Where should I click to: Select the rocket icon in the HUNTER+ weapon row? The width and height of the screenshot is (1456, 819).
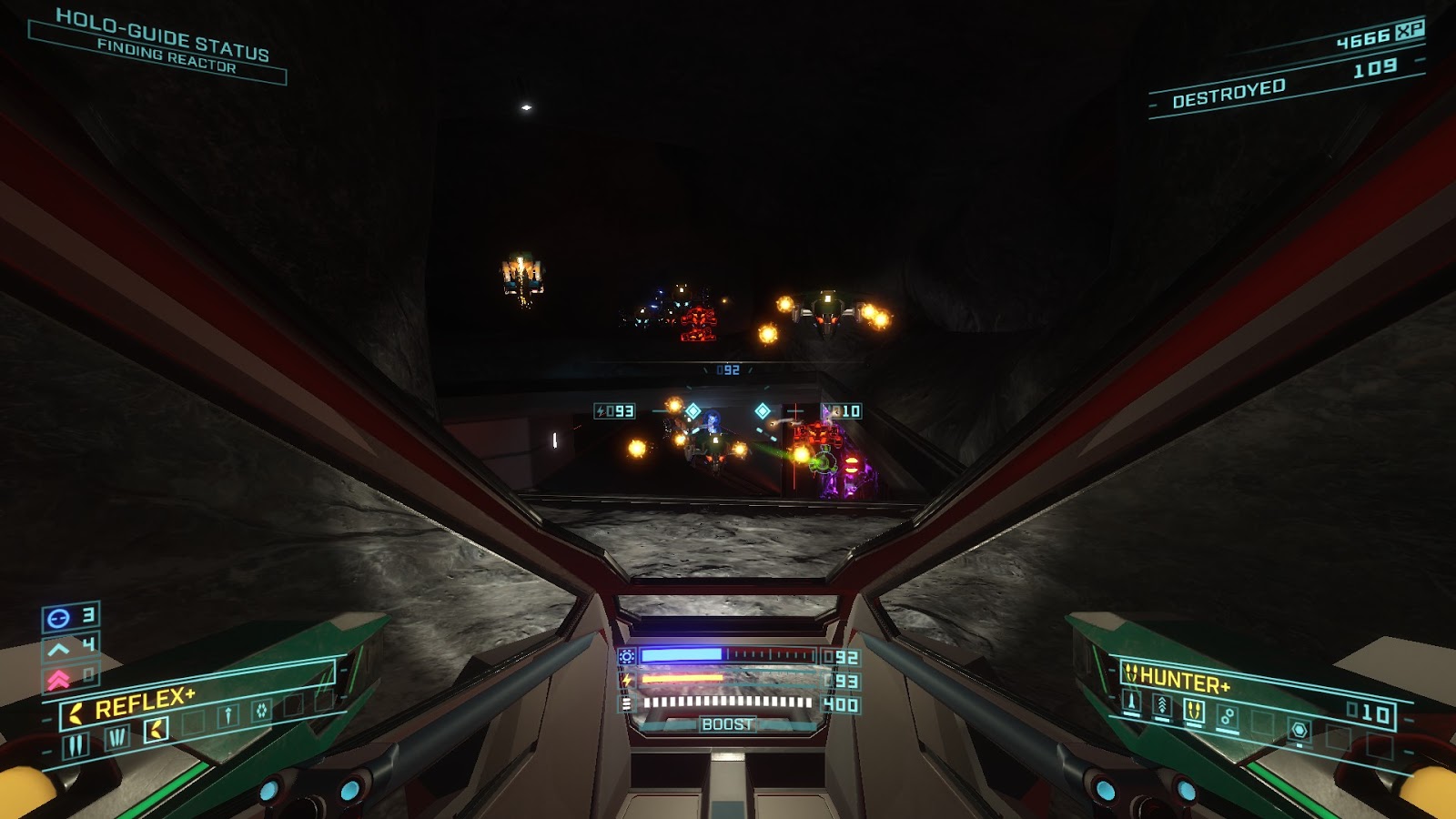[1132, 703]
